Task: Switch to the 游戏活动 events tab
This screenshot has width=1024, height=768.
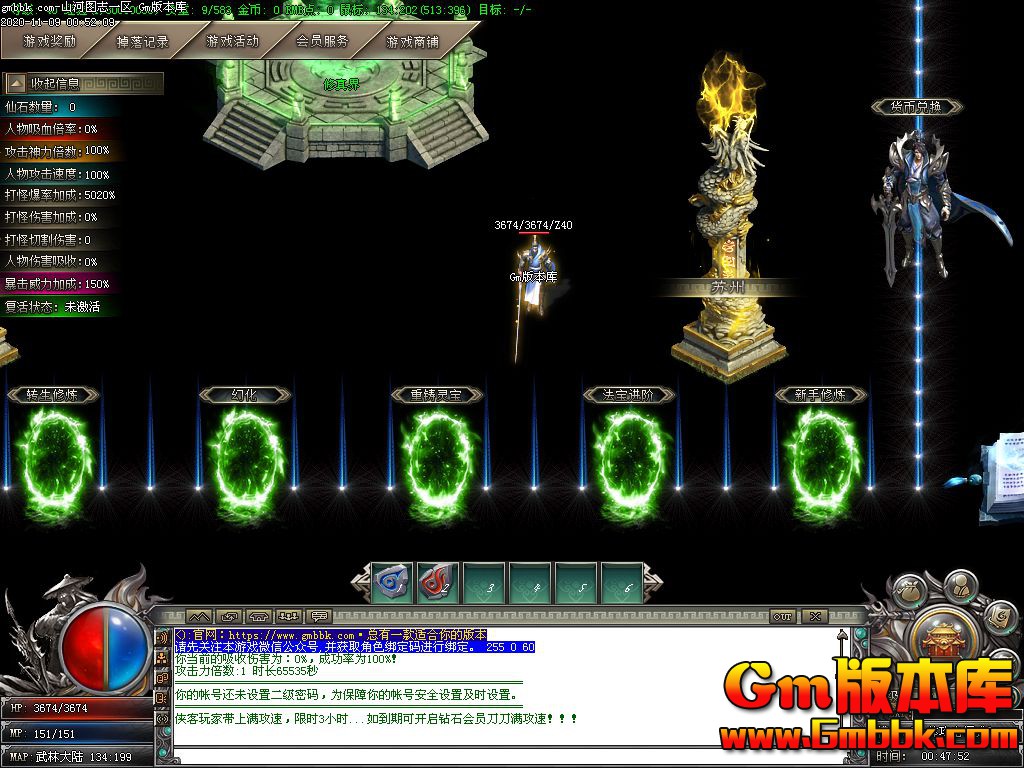Action: point(232,42)
